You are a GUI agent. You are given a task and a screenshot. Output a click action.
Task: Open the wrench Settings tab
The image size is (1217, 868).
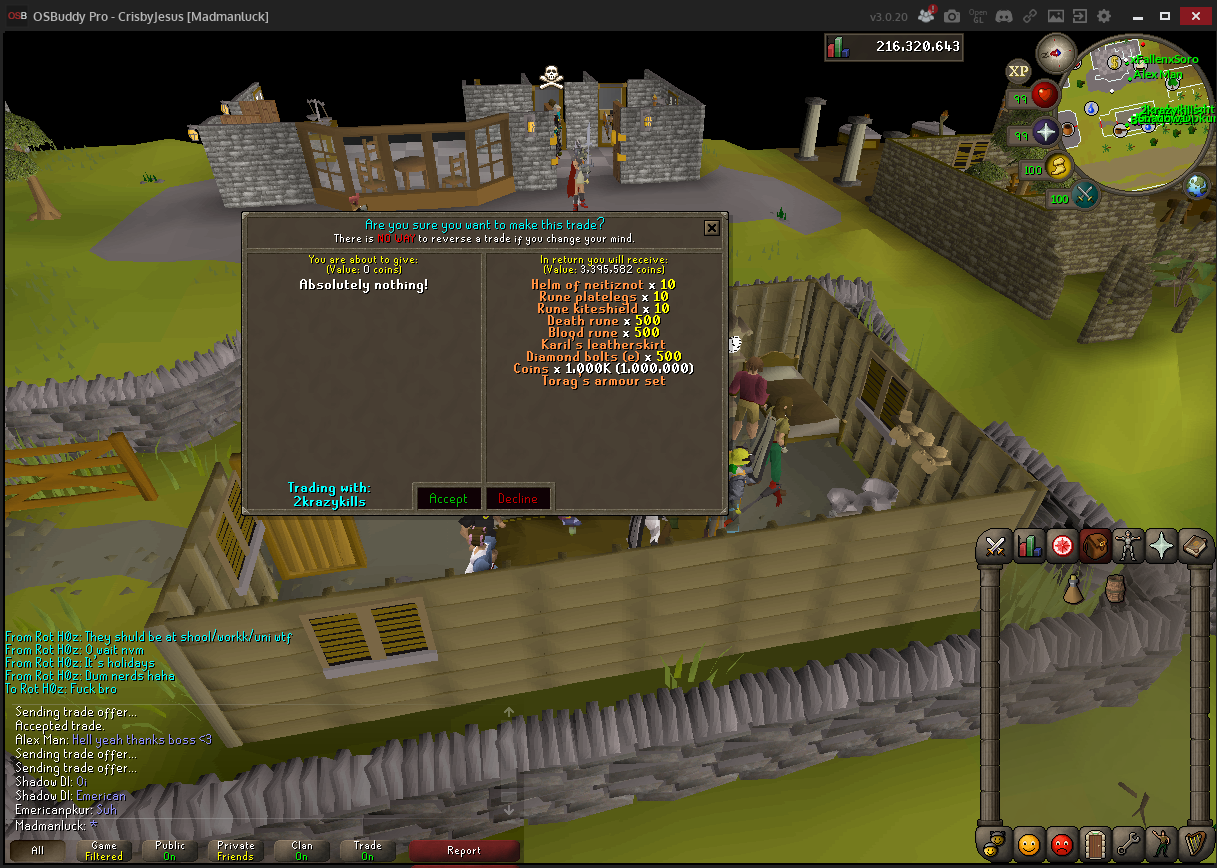click(1129, 844)
